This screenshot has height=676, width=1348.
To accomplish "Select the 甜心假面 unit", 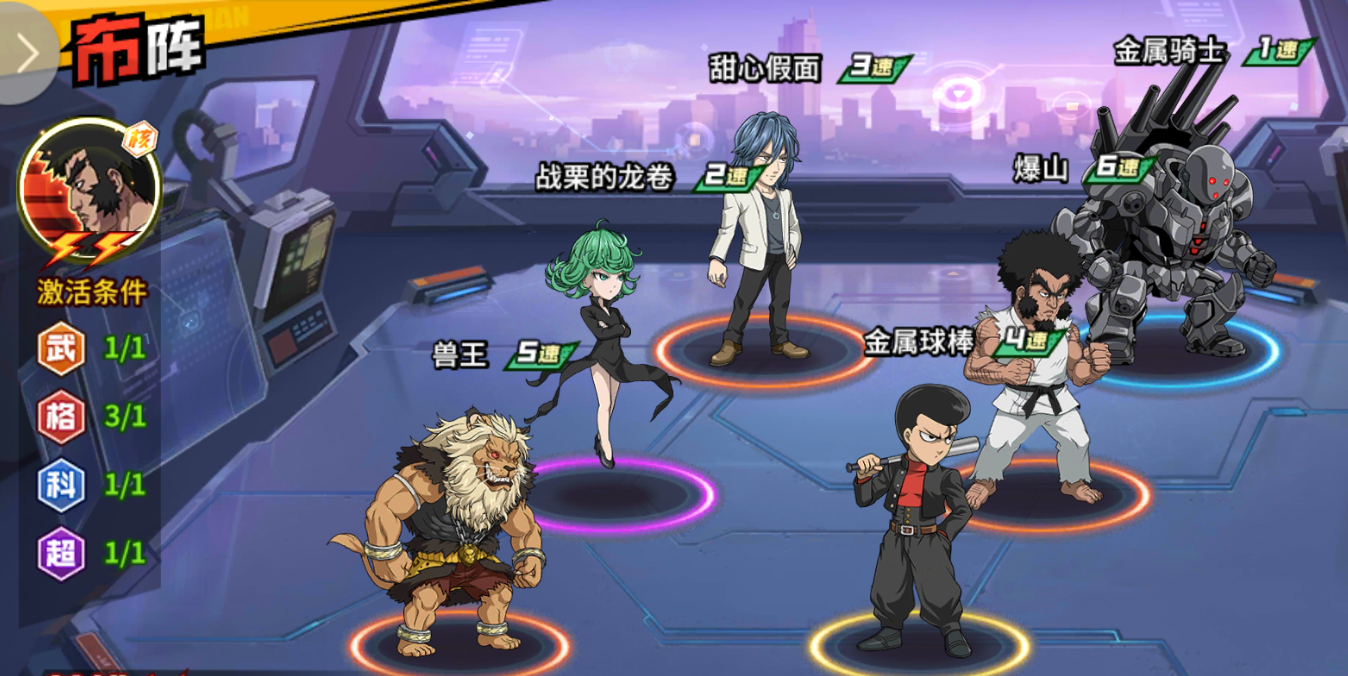I will point(757,240).
